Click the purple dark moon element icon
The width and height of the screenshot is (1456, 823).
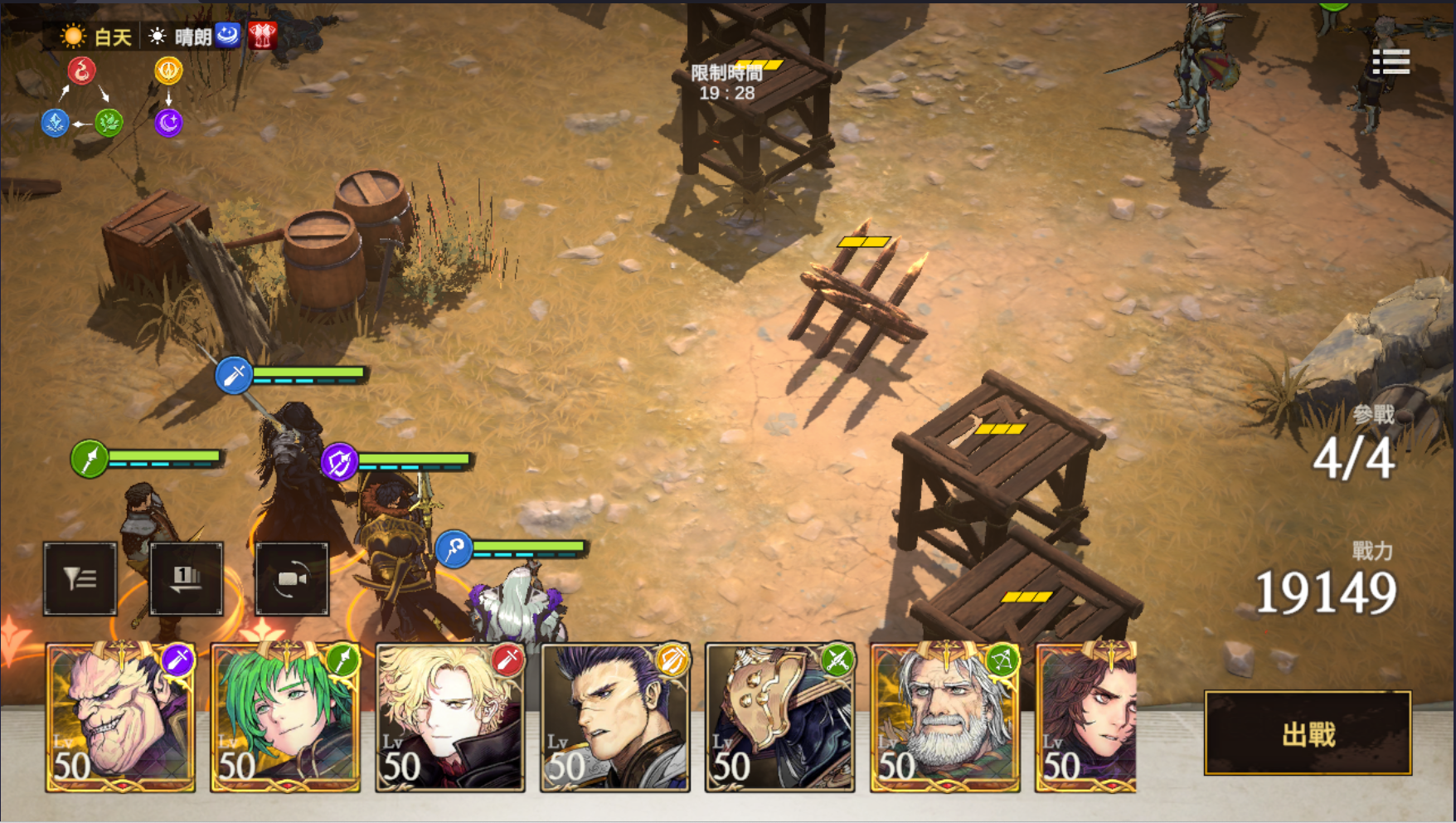(168, 123)
